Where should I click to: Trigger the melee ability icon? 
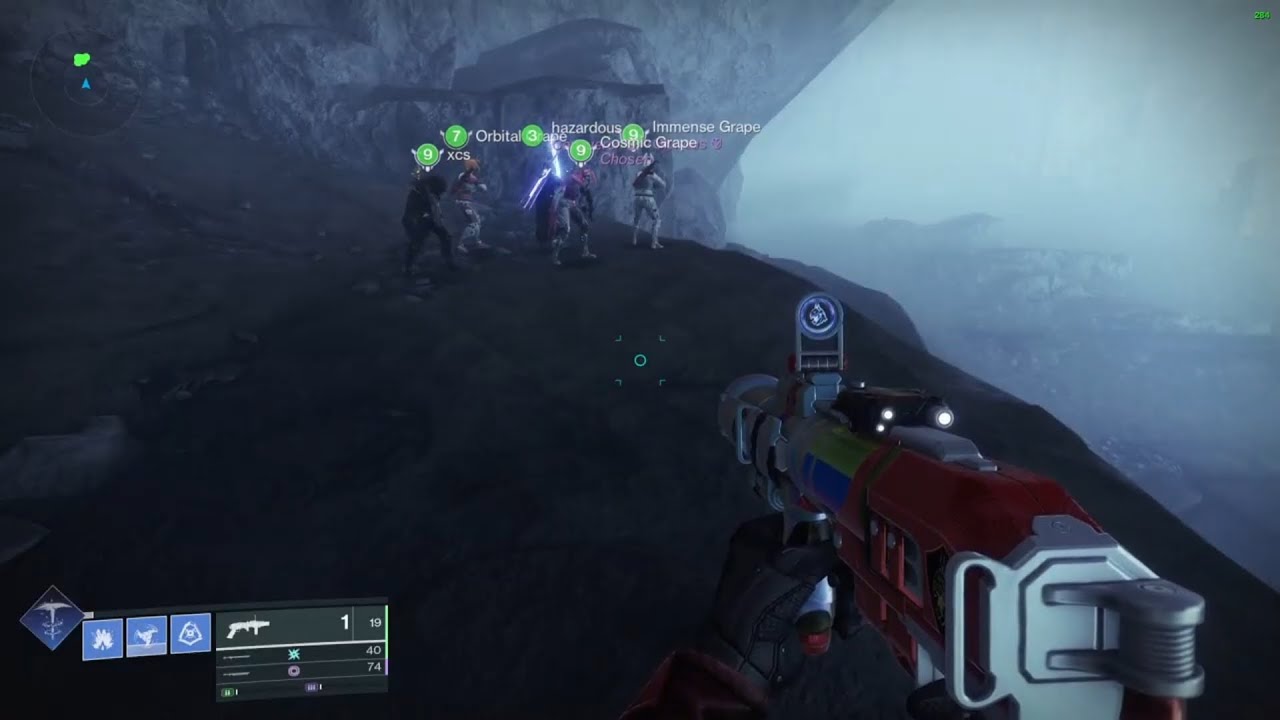(x=146, y=636)
